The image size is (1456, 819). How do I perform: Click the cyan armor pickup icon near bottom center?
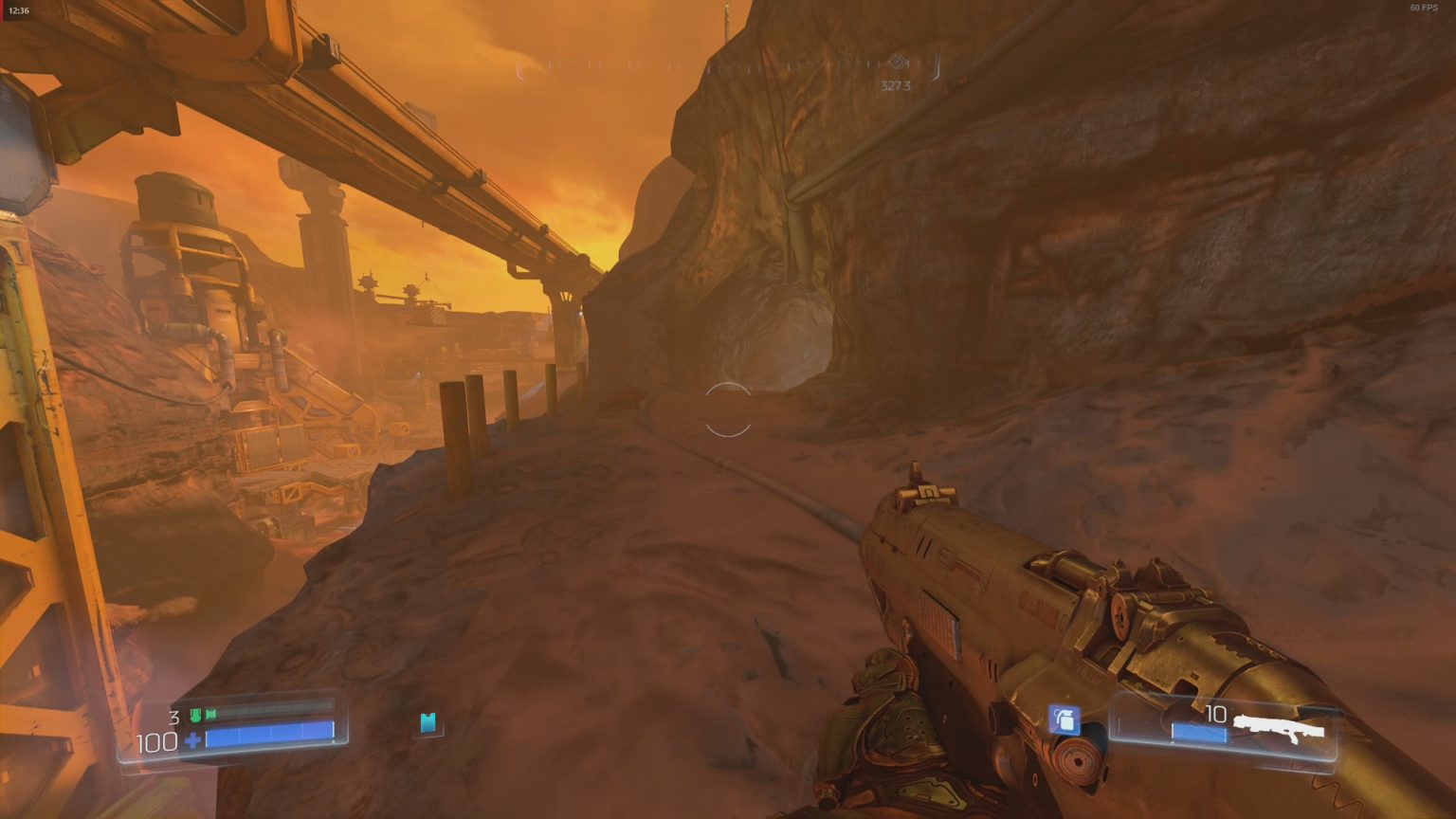coord(428,725)
